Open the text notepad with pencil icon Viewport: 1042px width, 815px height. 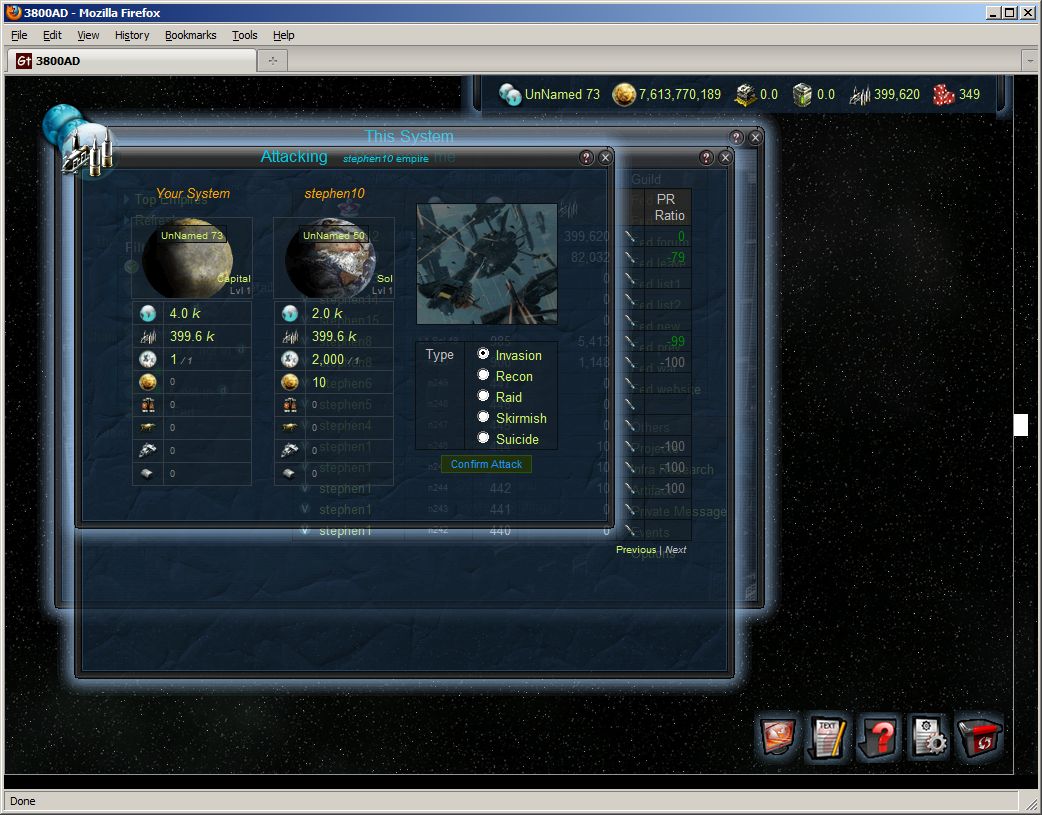click(x=828, y=739)
